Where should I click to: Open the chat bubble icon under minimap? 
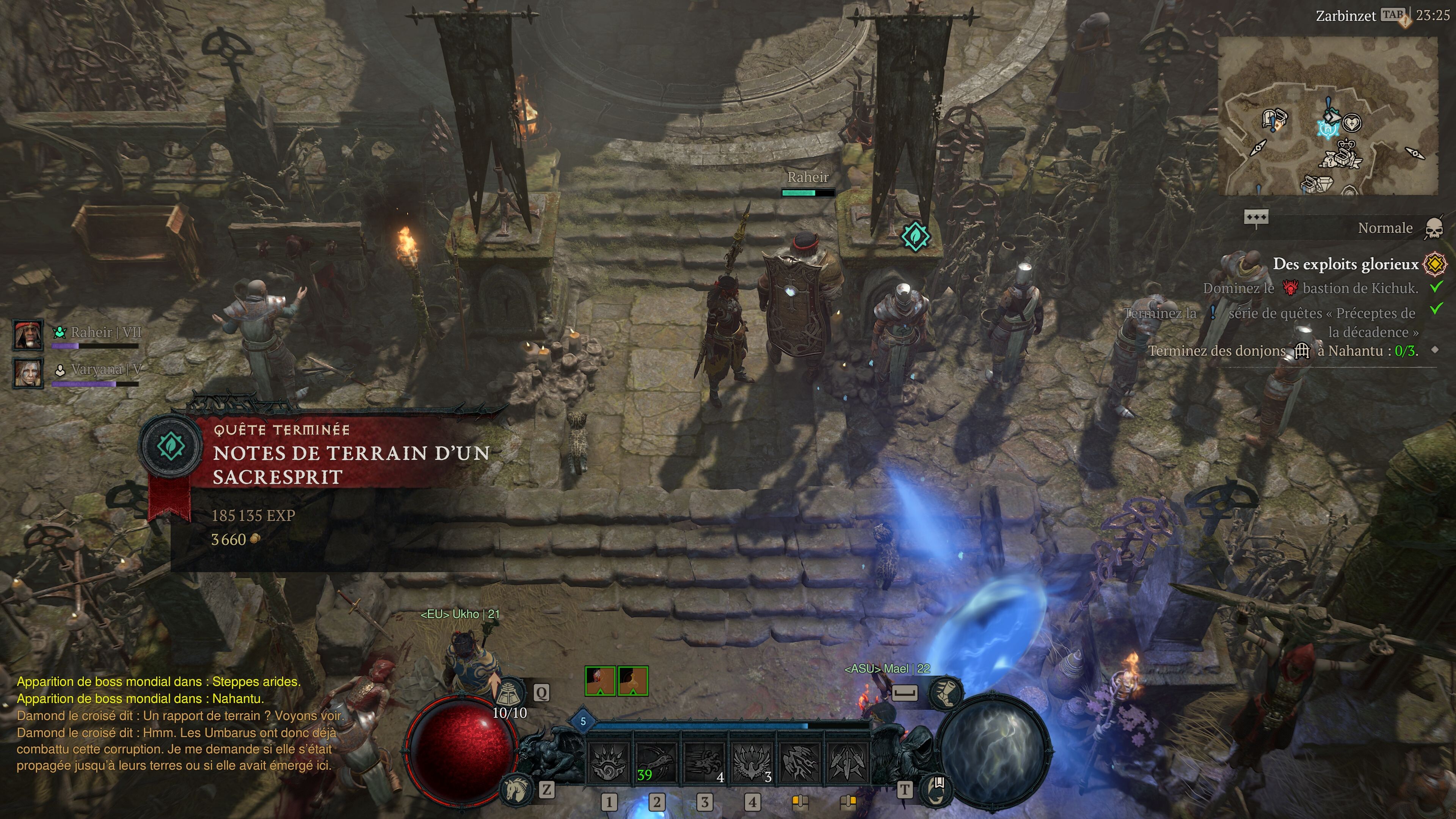[x=1256, y=218]
